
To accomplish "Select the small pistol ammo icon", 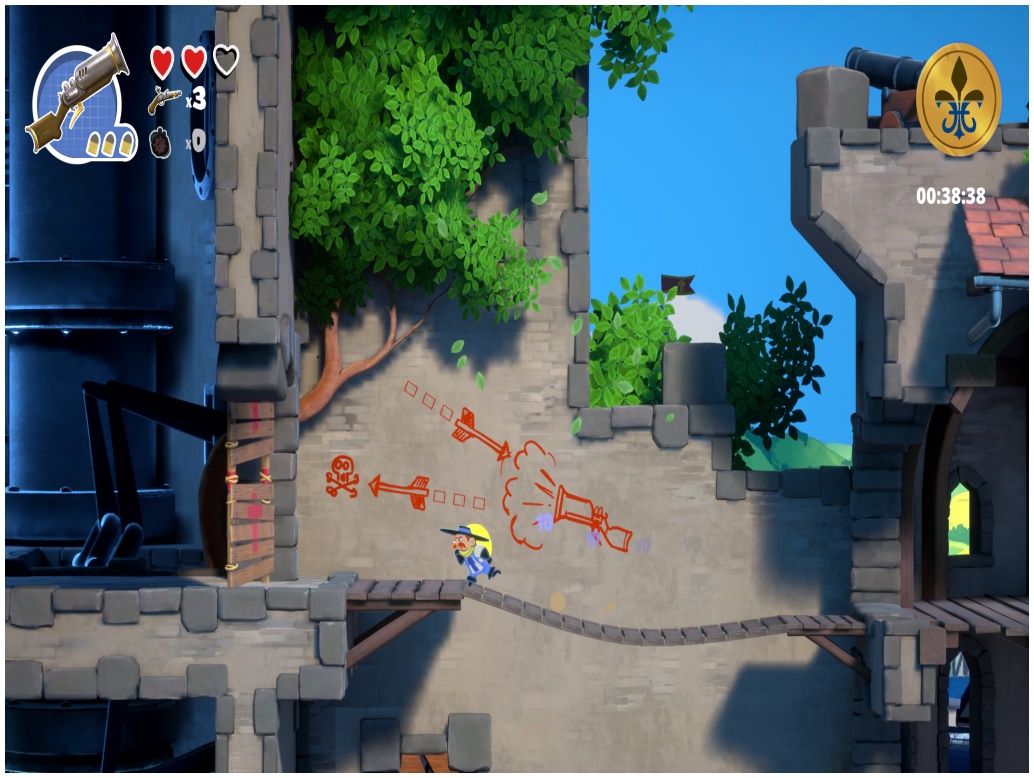I will [x=165, y=99].
